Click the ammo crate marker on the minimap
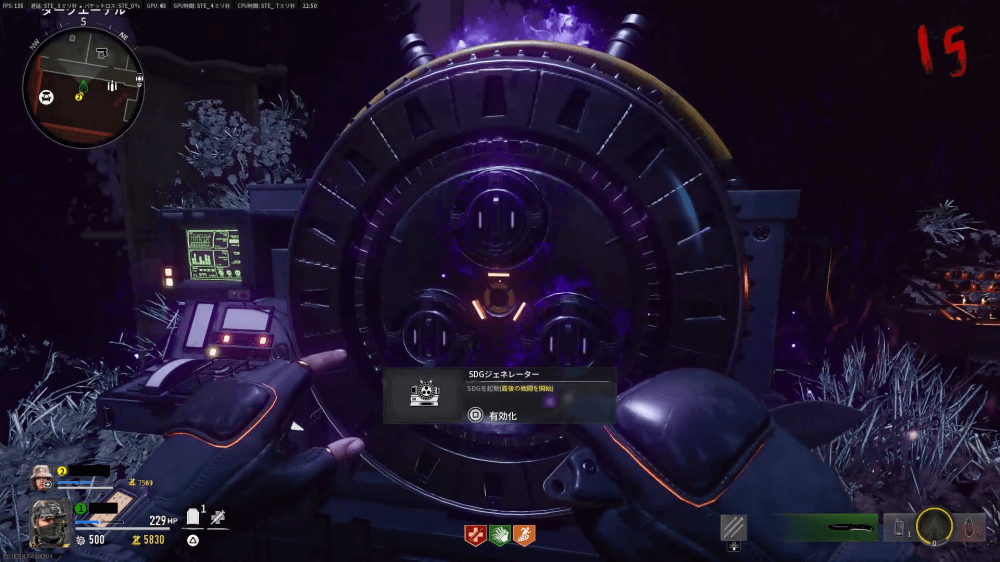This screenshot has width=1000, height=562. pos(112,87)
